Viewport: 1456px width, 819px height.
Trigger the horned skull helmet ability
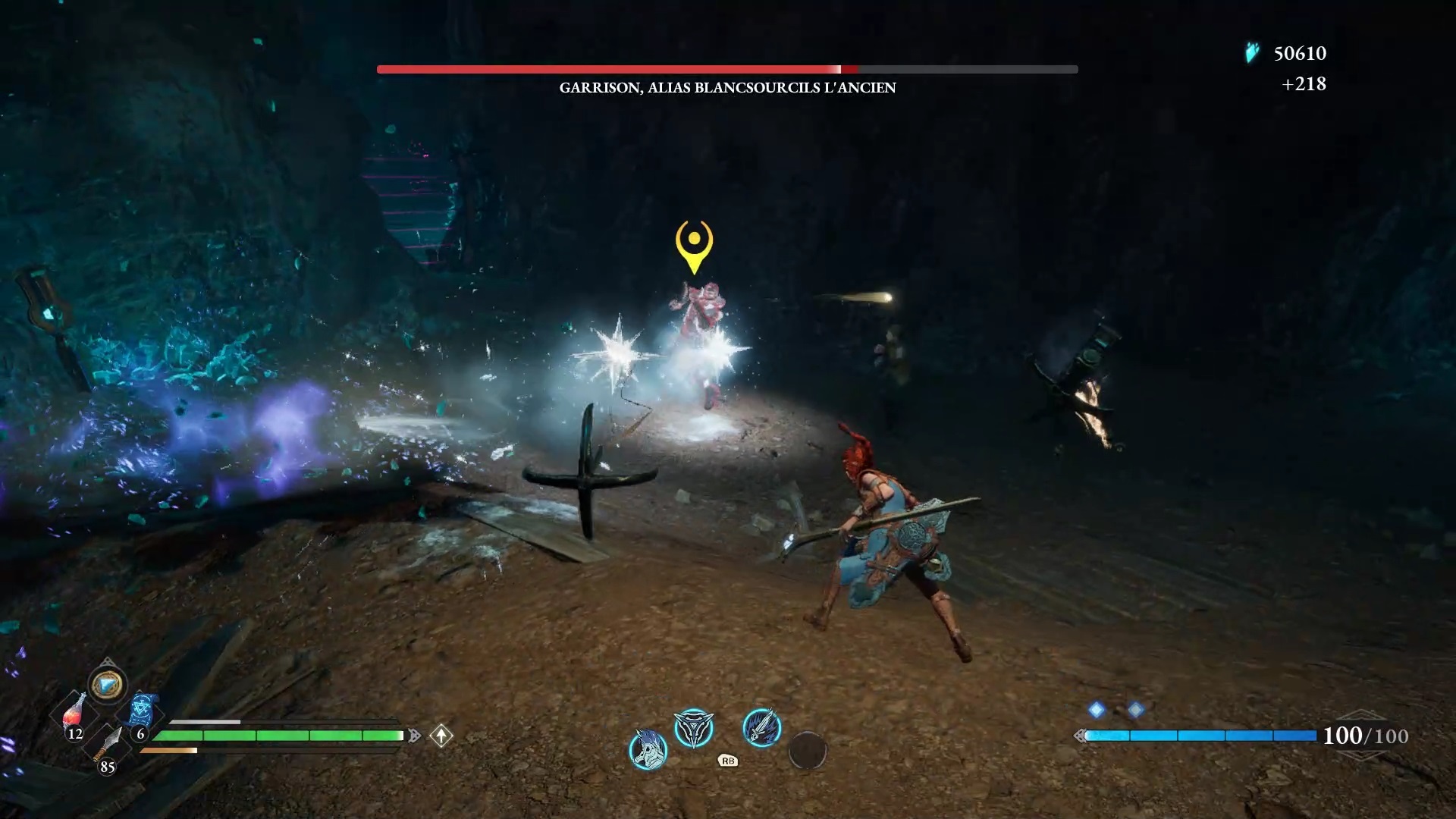click(x=648, y=749)
